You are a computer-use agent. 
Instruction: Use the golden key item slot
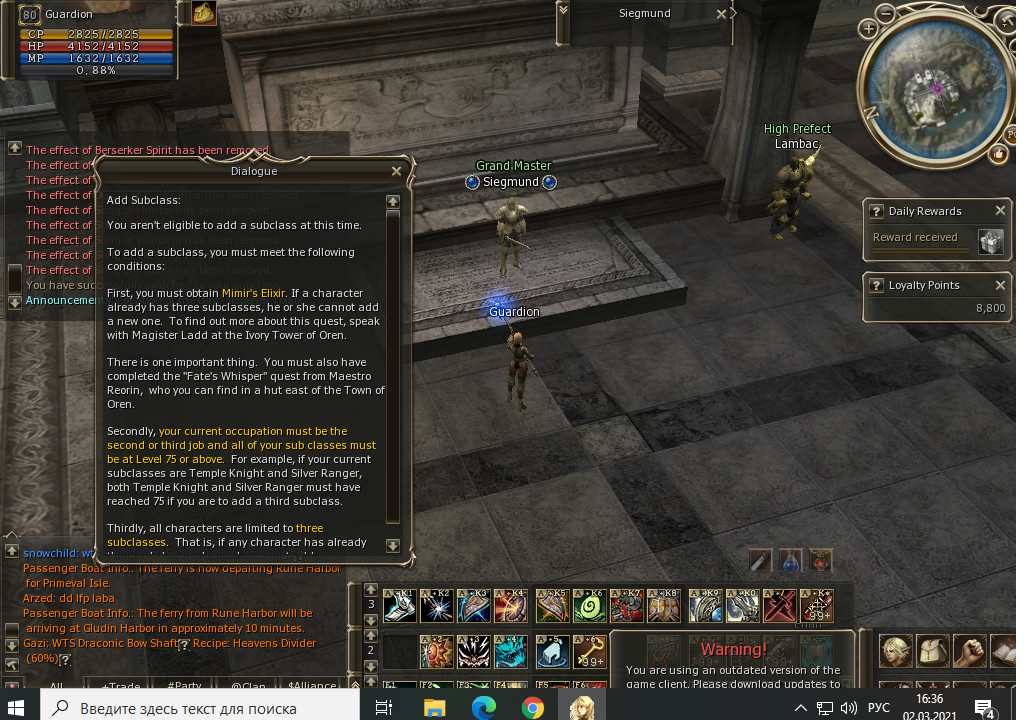[591, 651]
